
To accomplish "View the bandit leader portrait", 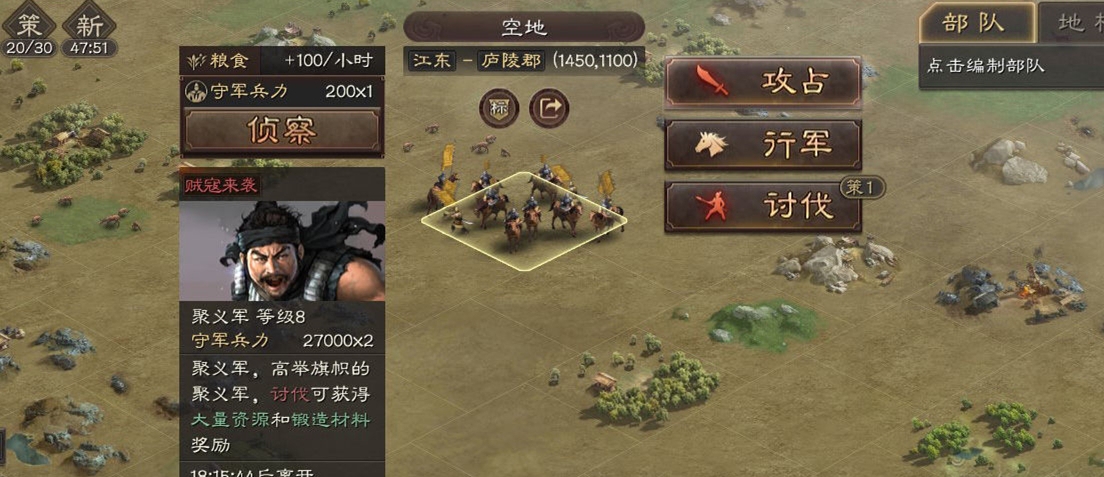I will [x=282, y=250].
